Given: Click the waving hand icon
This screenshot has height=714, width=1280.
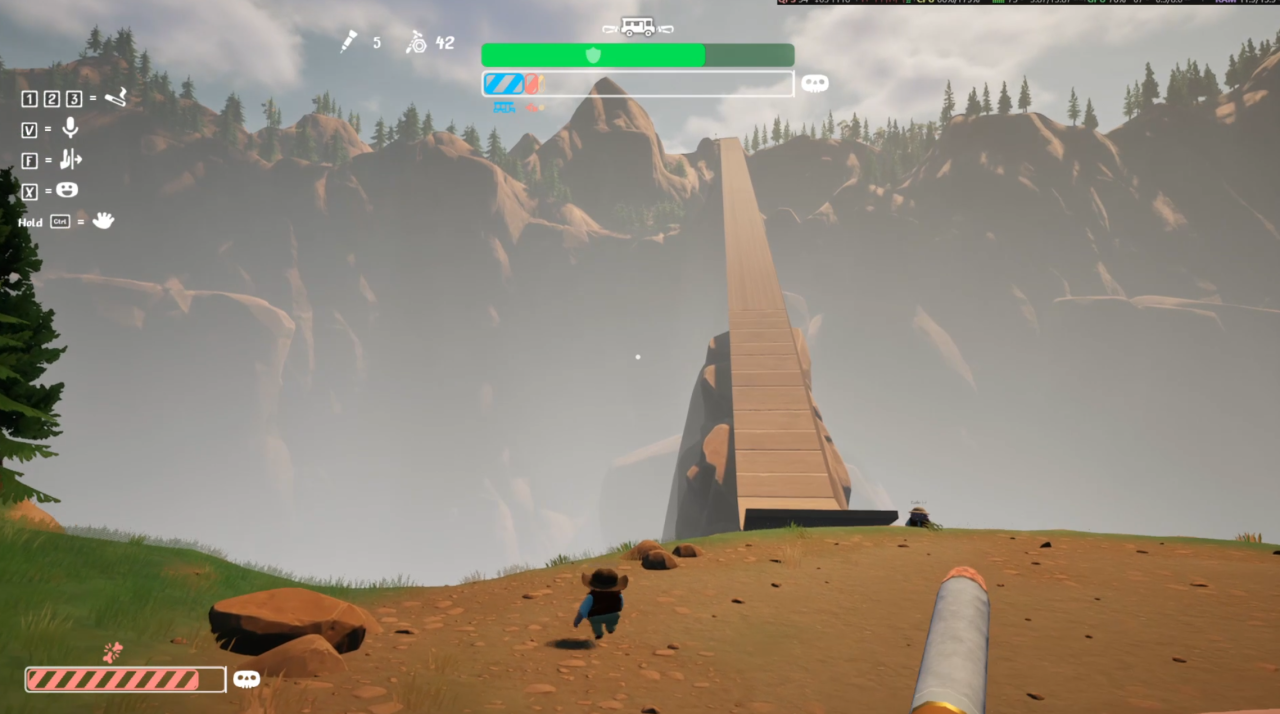Looking at the screenshot, I should click(x=103, y=221).
